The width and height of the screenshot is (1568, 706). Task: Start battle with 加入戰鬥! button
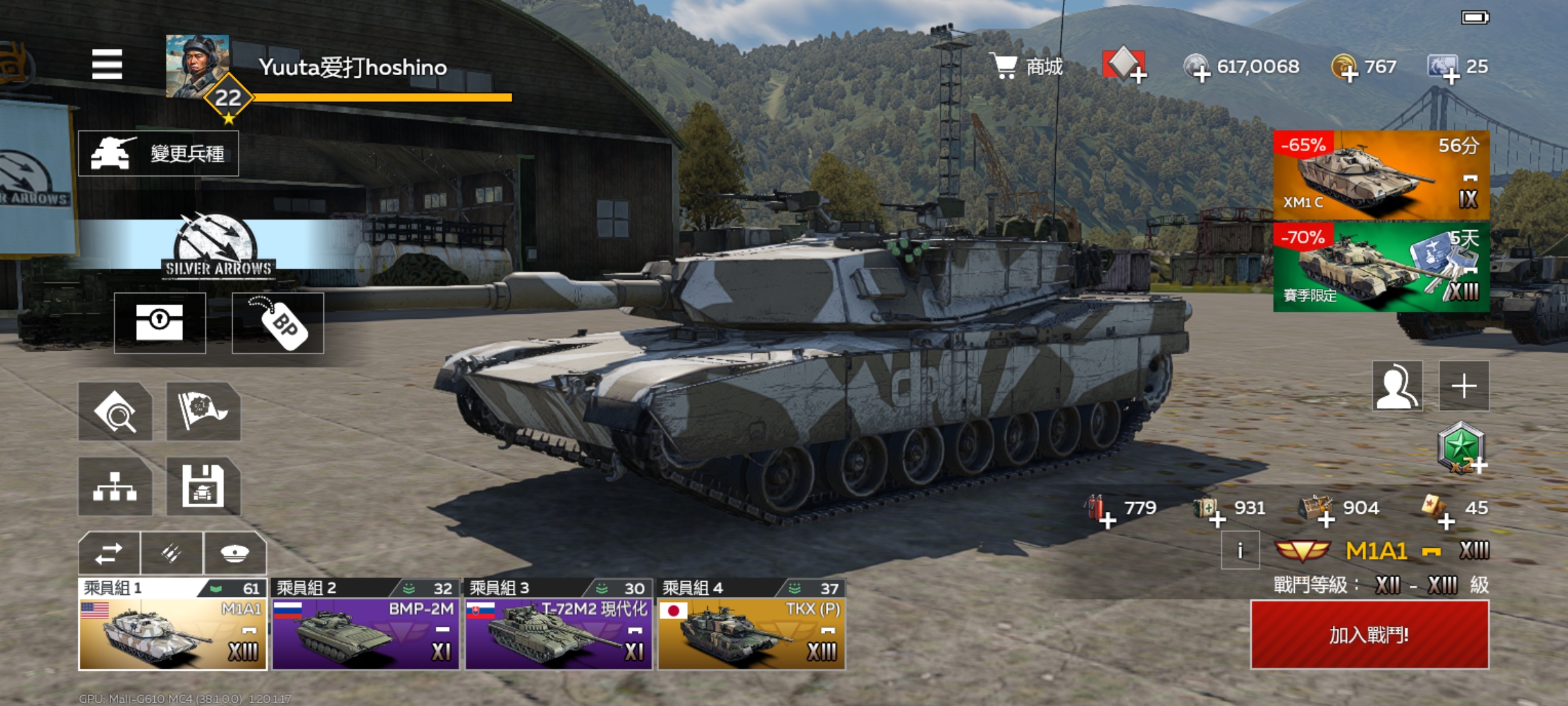[1369, 635]
